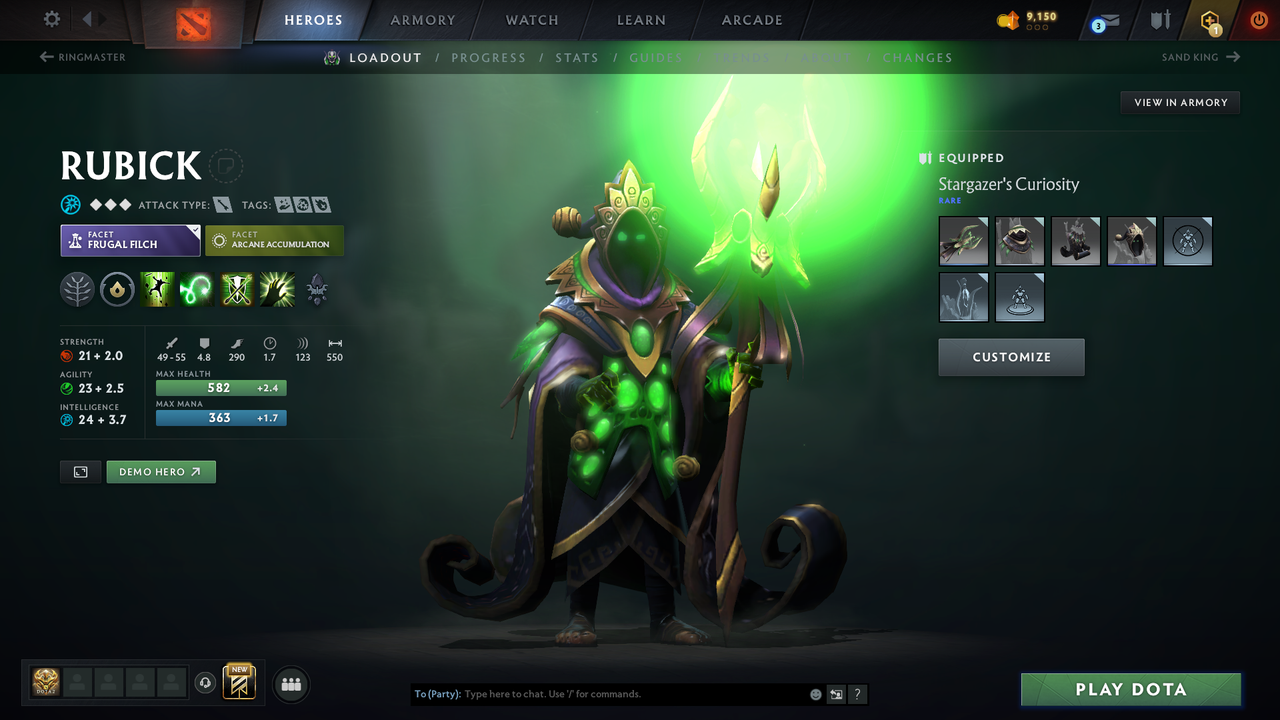Click the CUSTOMIZE button
Viewport: 1280px width, 720px height.
(x=1011, y=357)
